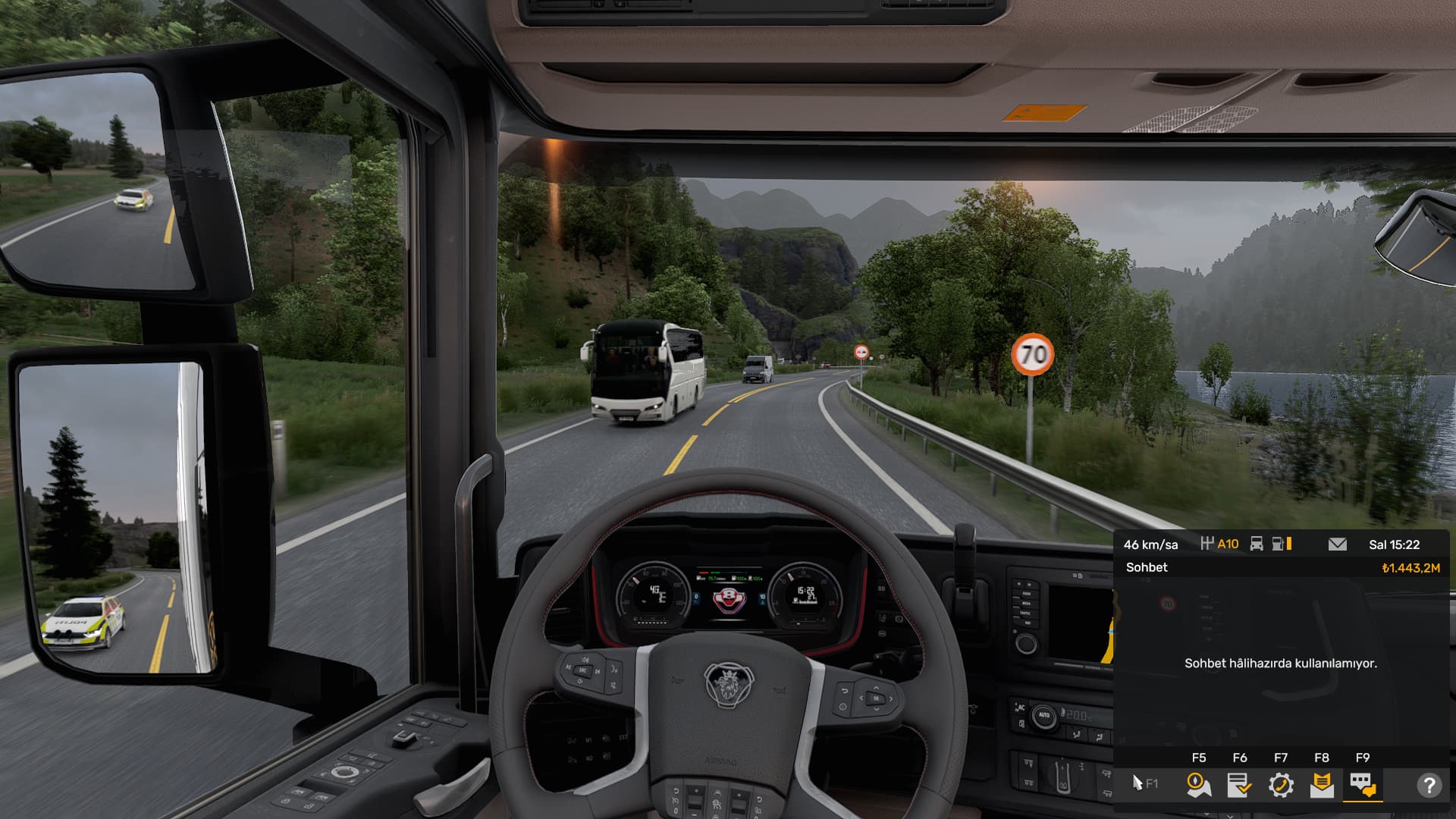Switch to the current job info tab
This screenshot has width=1456, height=819.
tap(1239, 785)
